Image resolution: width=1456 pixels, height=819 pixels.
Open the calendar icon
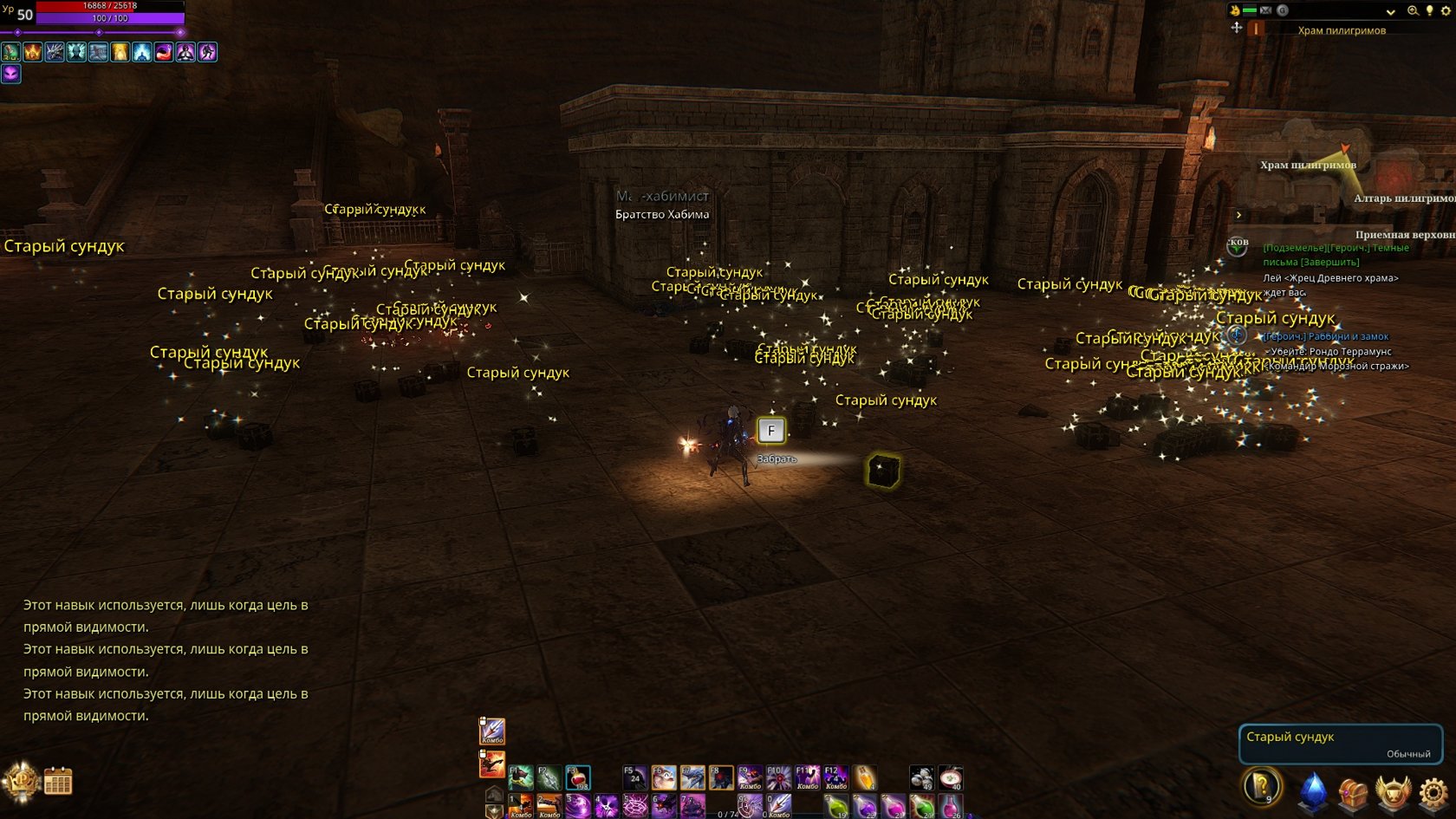coord(58,781)
